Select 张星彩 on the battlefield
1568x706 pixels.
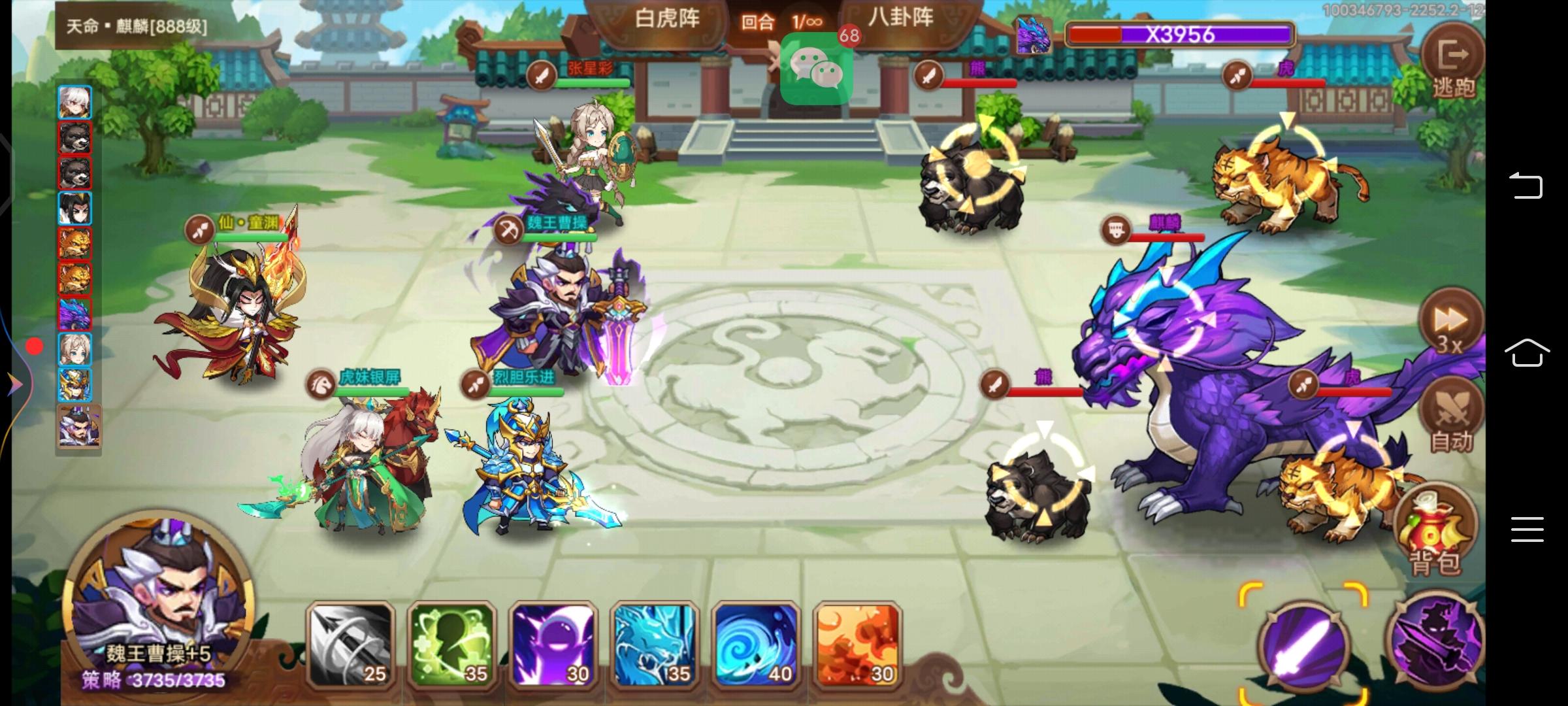pos(591,150)
